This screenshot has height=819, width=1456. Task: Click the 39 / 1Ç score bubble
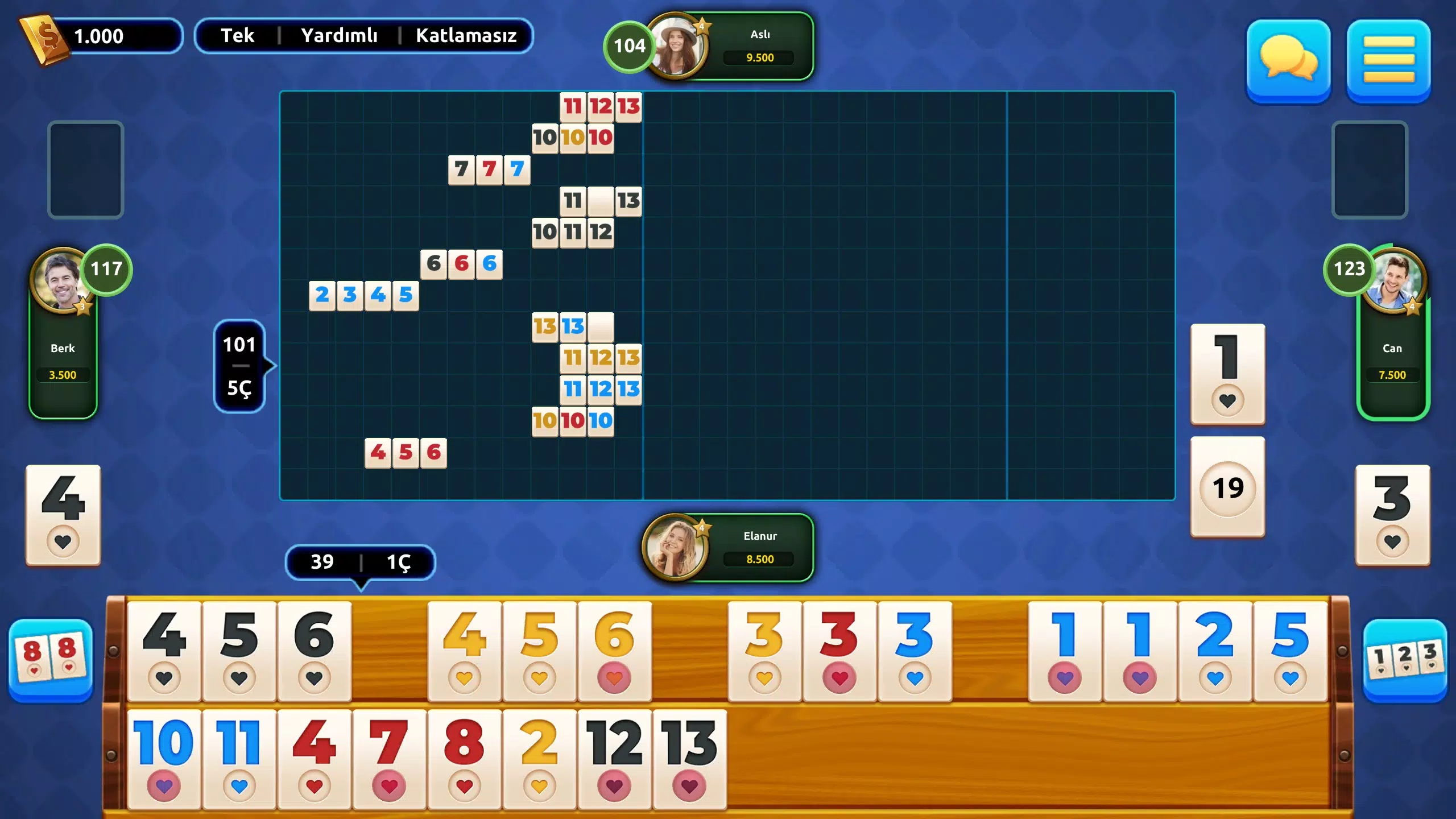[361, 562]
